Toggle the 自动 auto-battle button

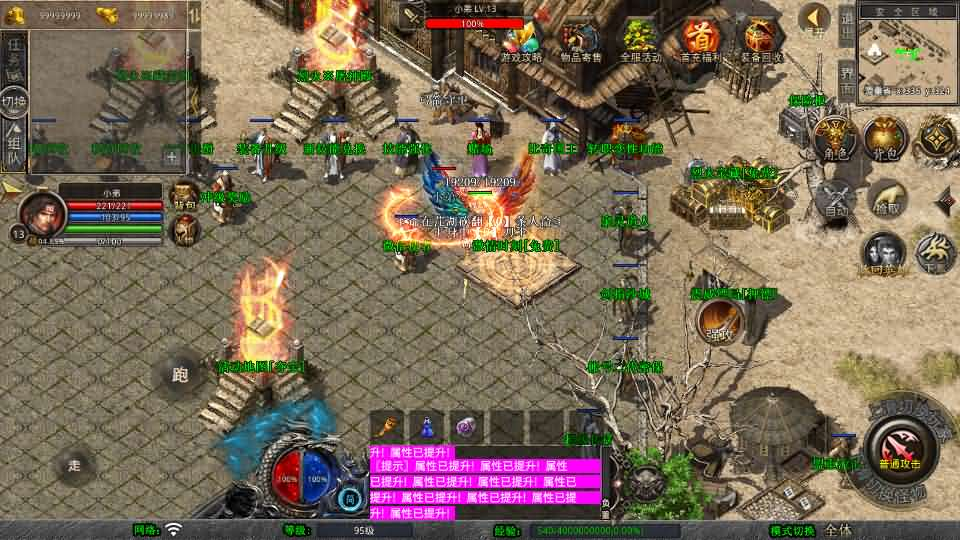point(835,200)
